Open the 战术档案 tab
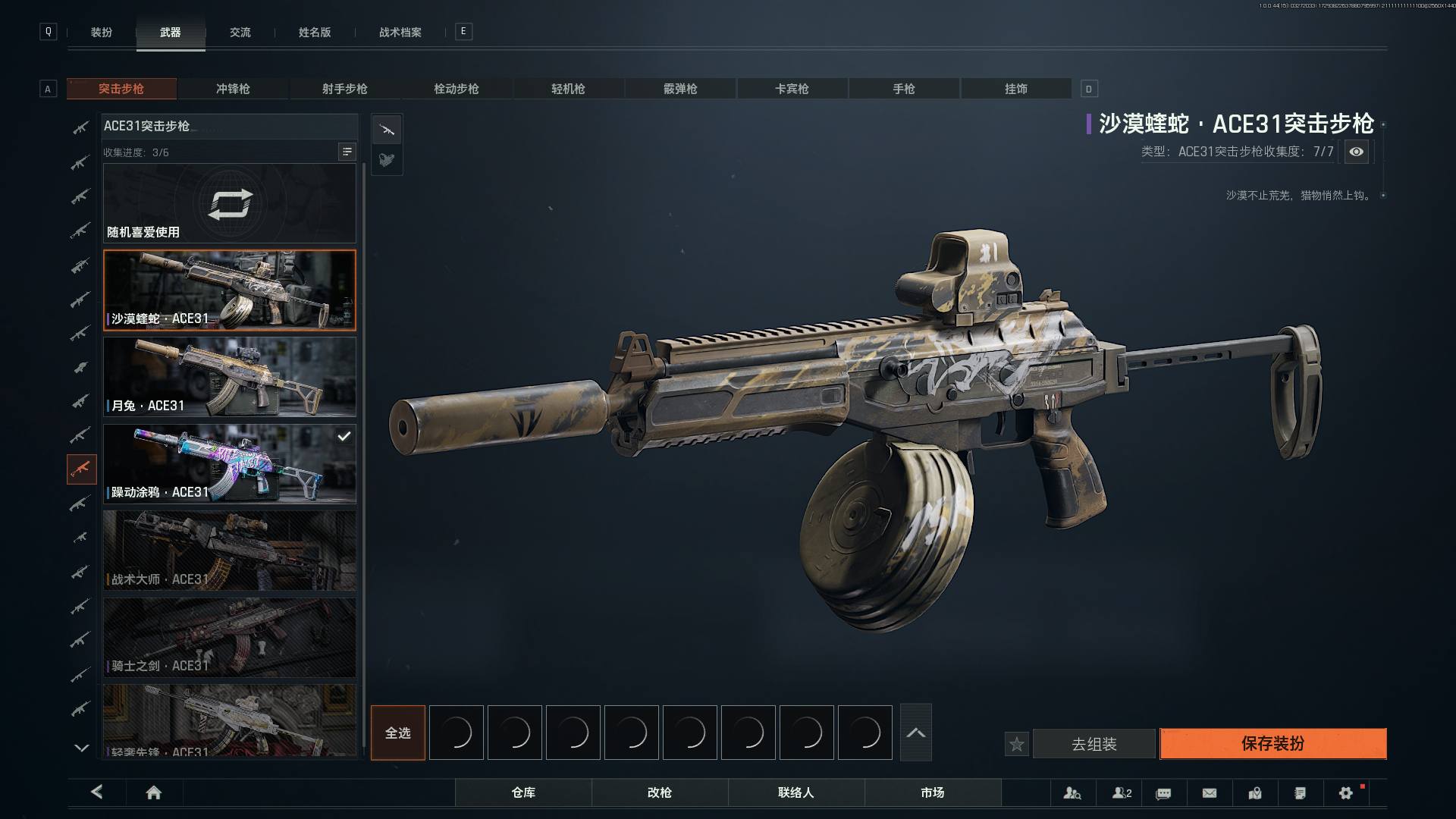This screenshot has height=819, width=1456. [400, 32]
